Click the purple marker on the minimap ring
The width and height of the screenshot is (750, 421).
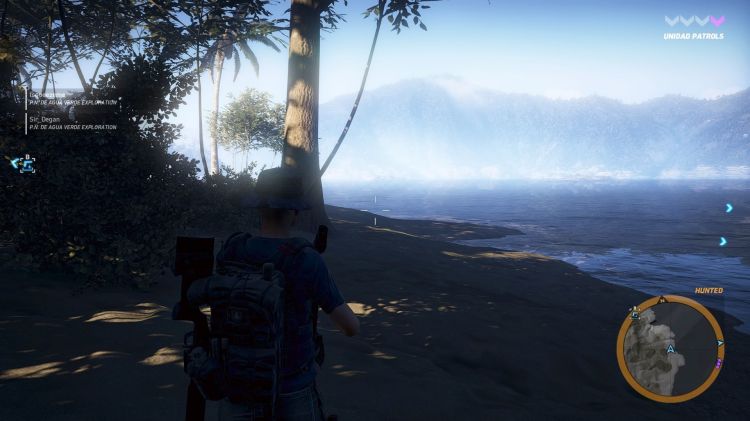pyautogui.click(x=719, y=363)
